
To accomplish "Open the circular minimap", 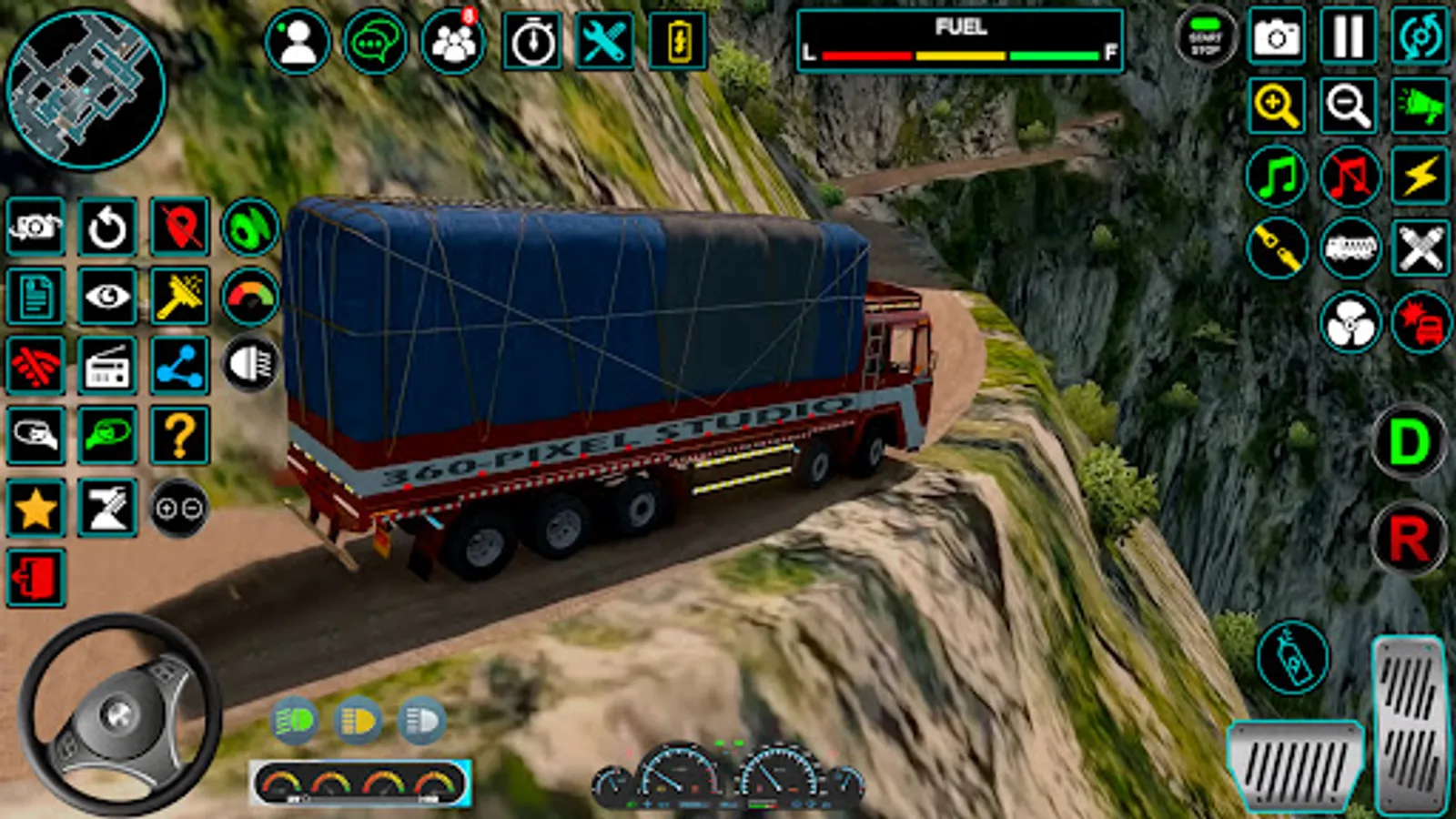I will point(86,89).
